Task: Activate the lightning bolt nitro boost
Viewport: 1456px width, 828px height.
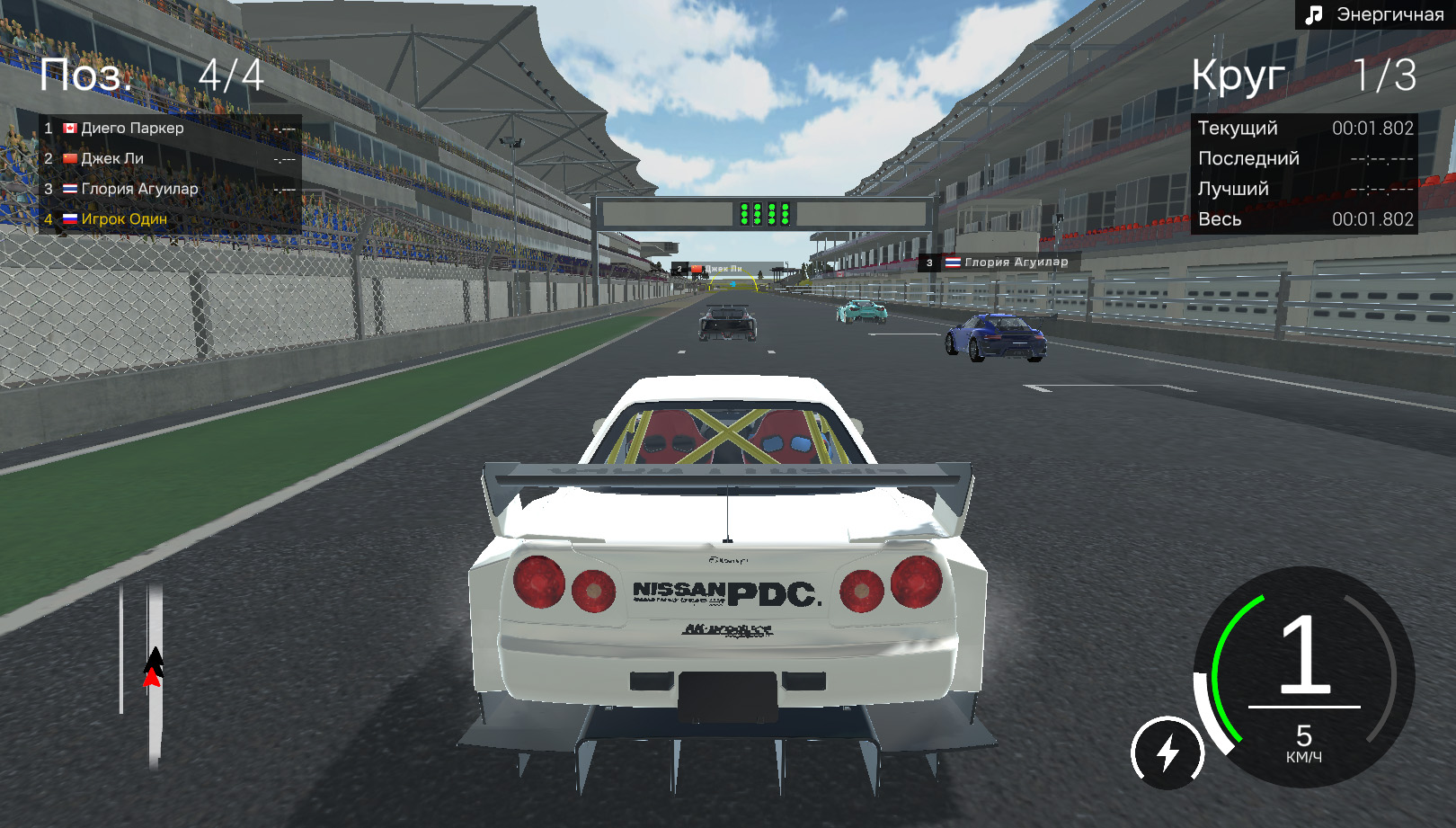Action: [1167, 753]
